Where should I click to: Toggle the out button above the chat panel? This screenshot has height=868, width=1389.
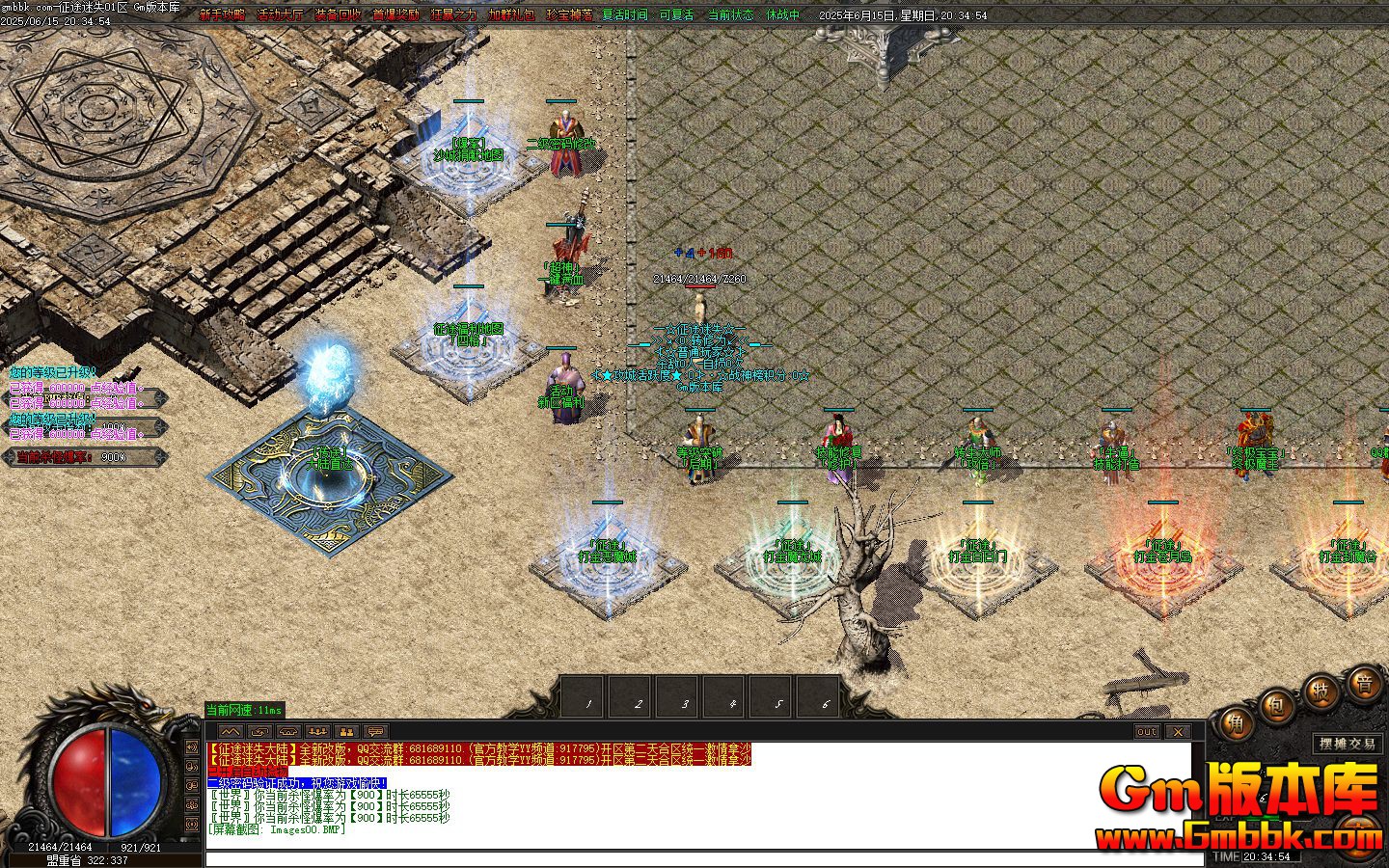[1147, 733]
